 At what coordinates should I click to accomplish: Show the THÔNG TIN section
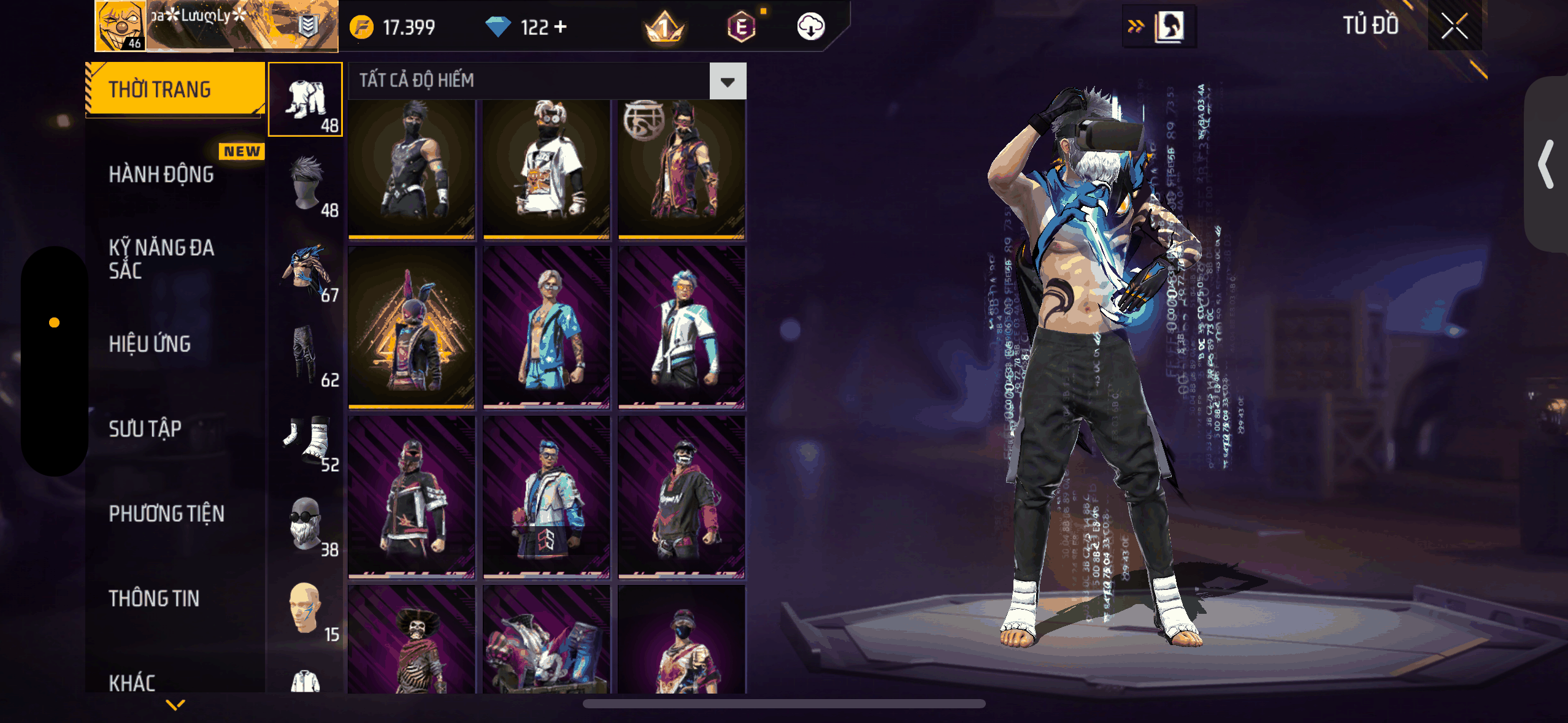154,599
